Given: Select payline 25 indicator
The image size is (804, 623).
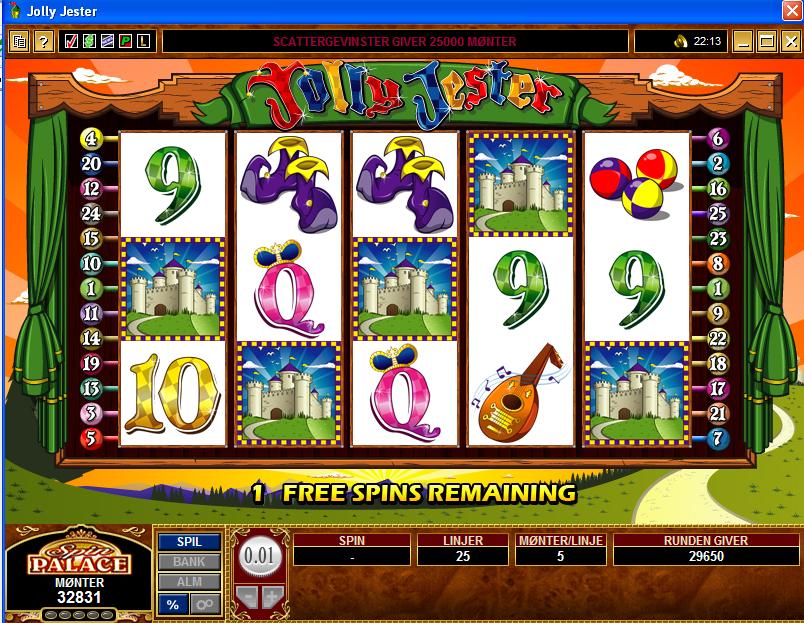Looking at the screenshot, I should click(x=717, y=213).
